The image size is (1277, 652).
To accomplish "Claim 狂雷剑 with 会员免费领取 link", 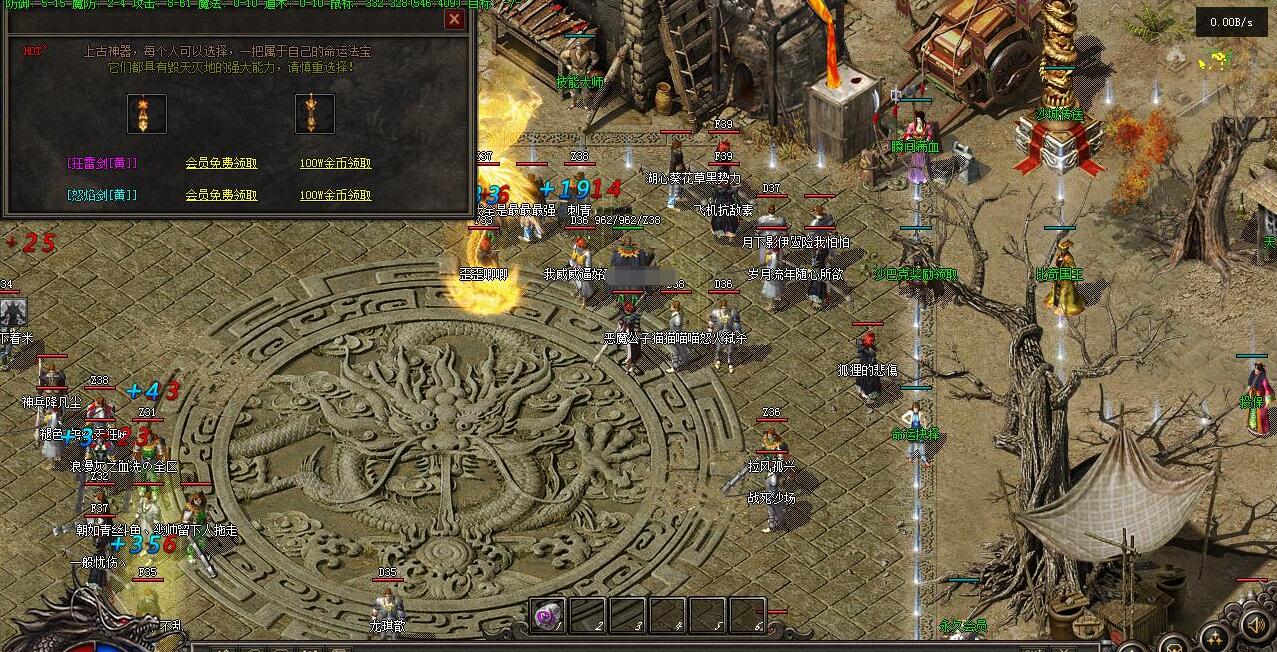I will (x=221, y=163).
